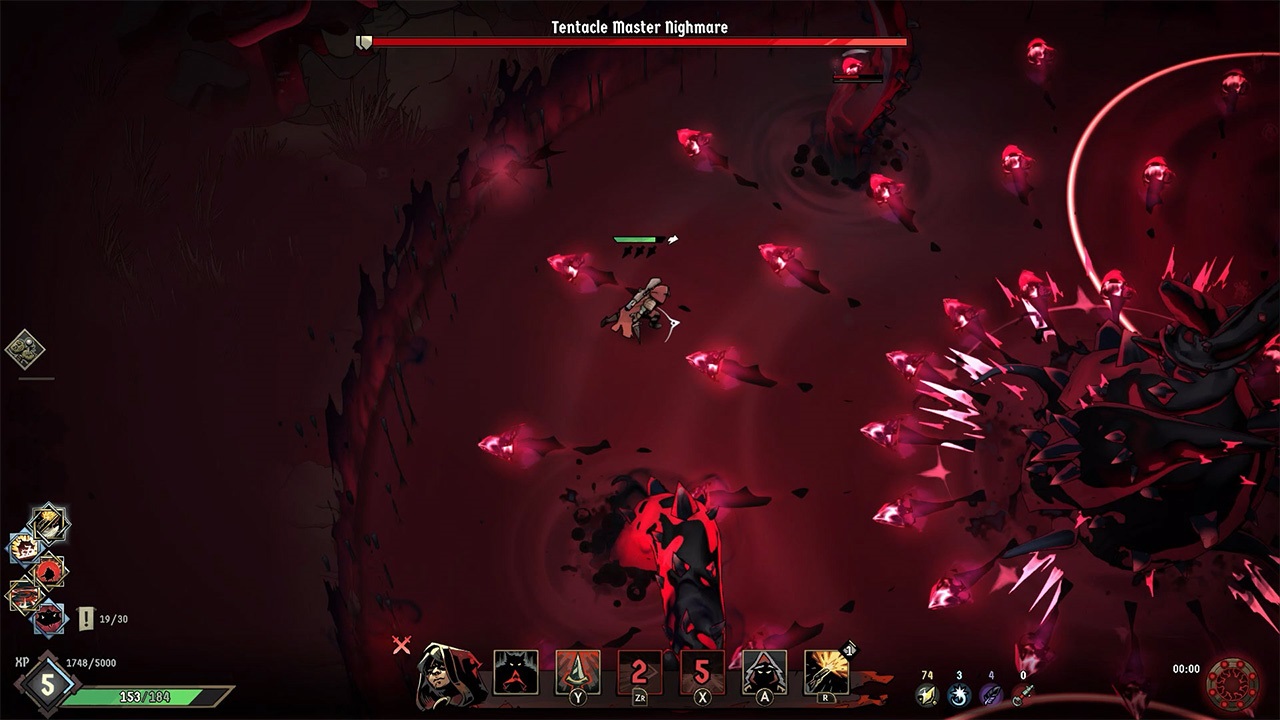Click the rocket resource icon showing zero
The height and width of the screenshot is (720, 1280).
tap(1025, 693)
